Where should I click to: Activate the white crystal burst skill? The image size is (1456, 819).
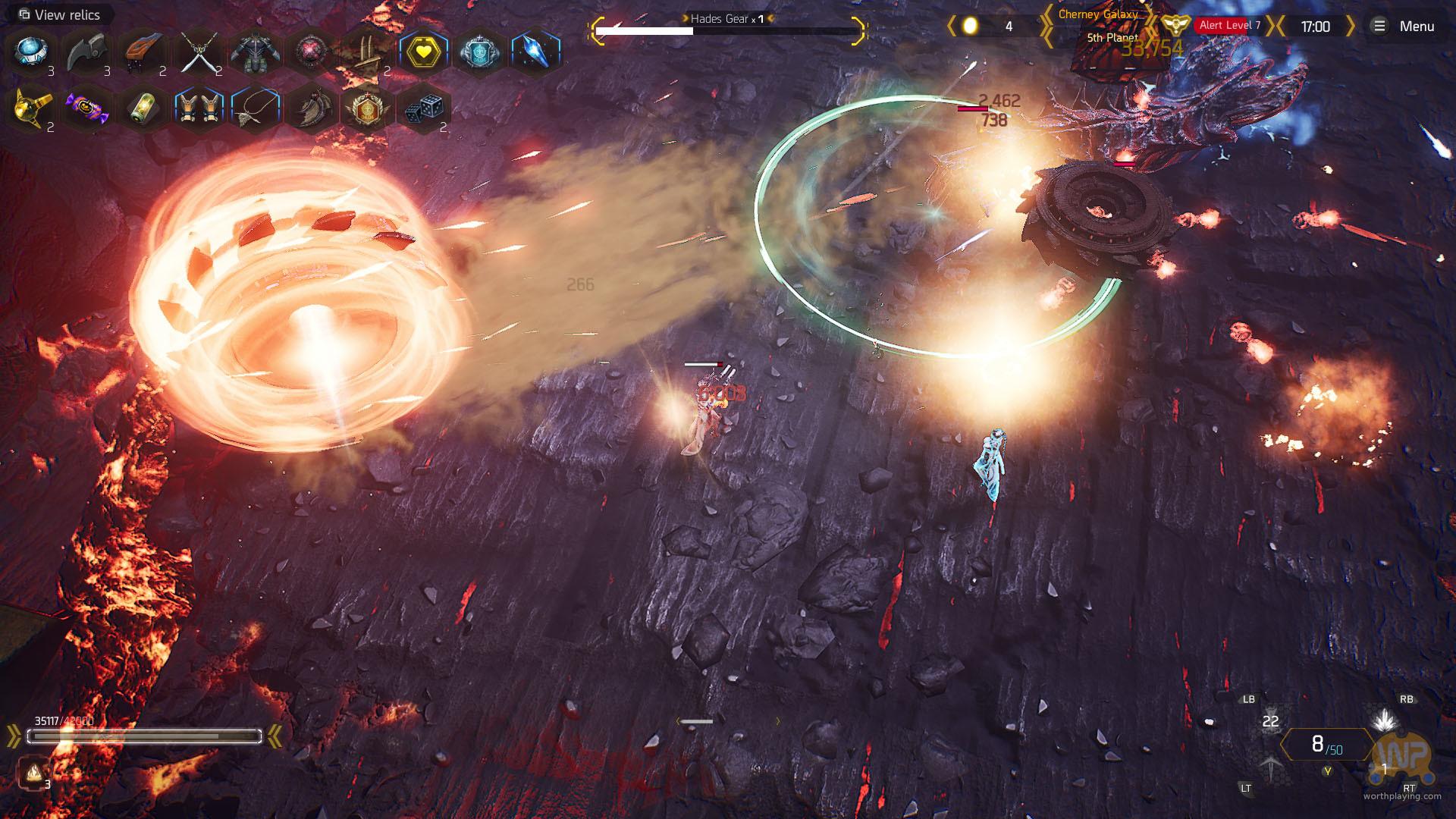coord(1385,720)
